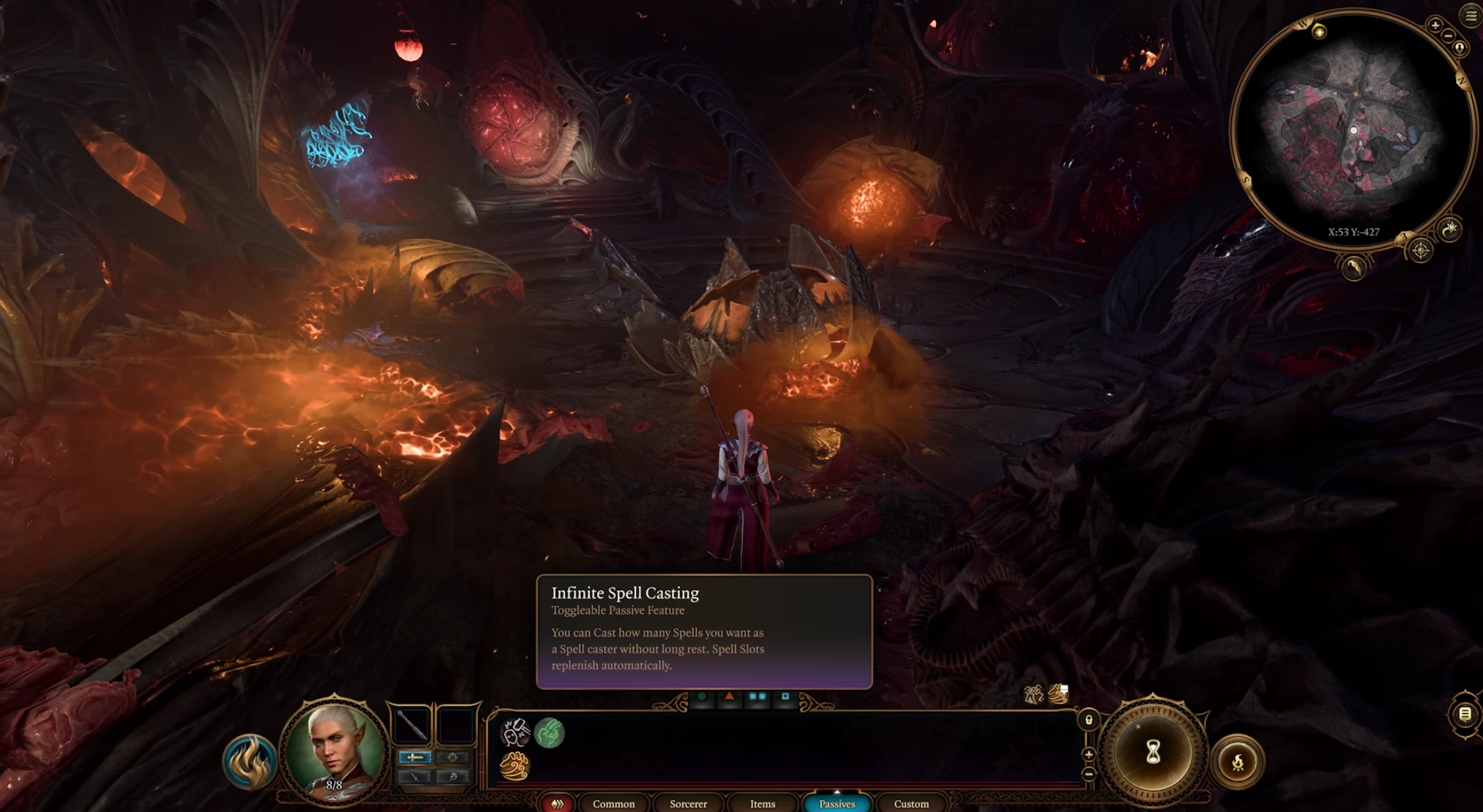
Task: Click the red arrows button beside Common
Action: point(558,804)
